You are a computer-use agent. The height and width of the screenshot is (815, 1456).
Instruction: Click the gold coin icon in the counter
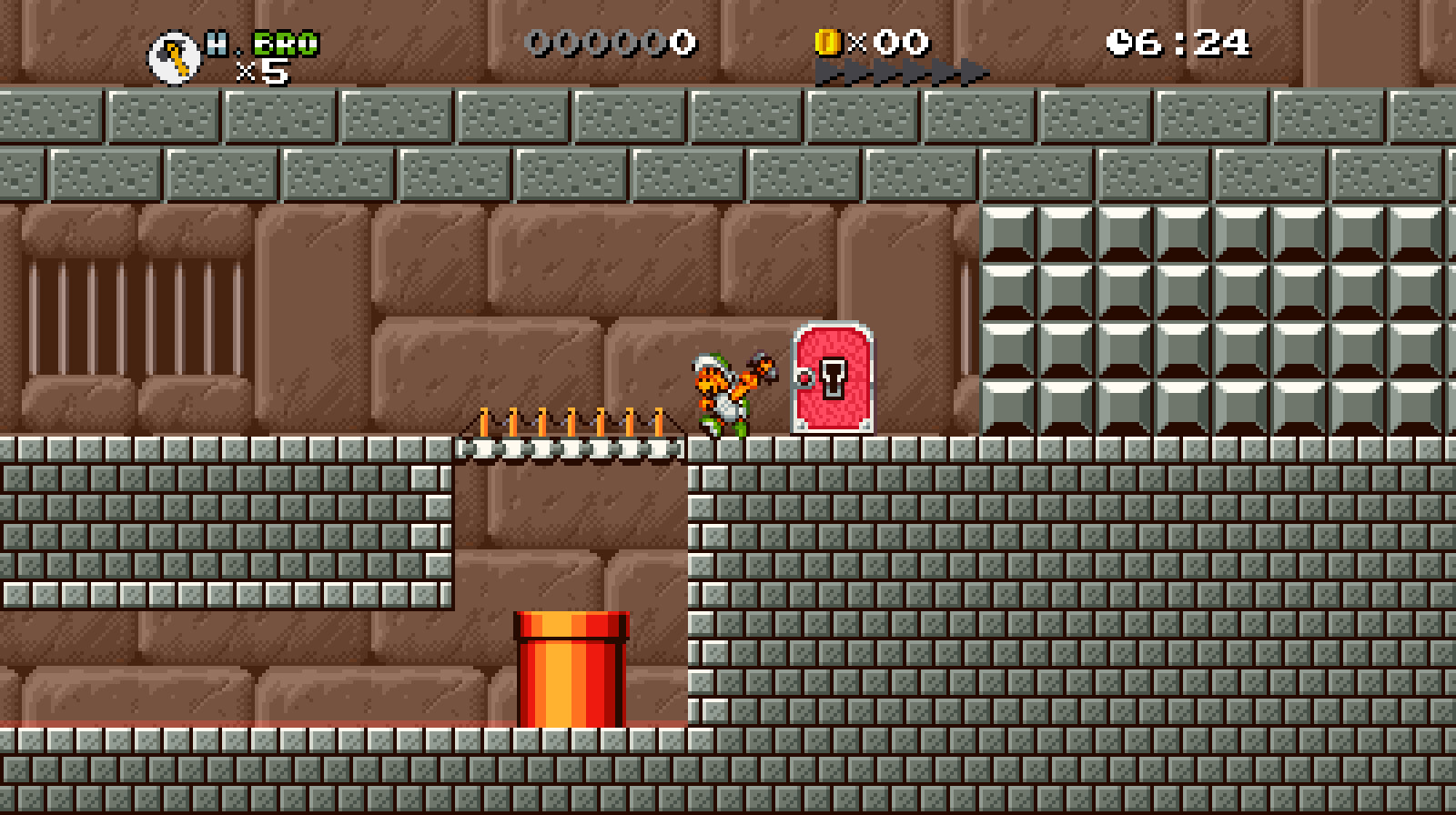(x=830, y=40)
